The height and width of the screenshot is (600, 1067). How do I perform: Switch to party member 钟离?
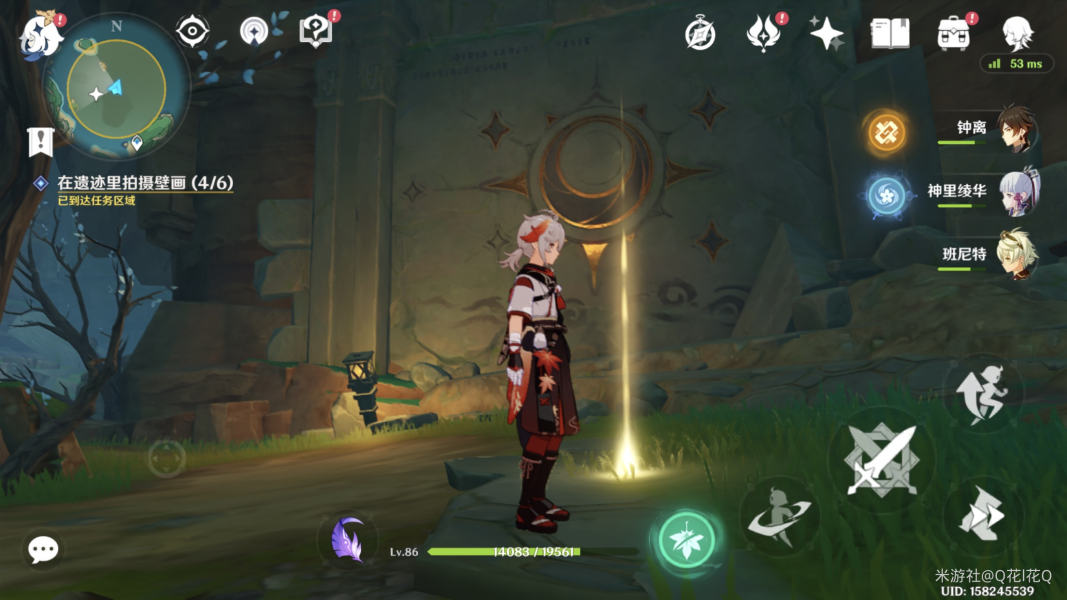1014,130
